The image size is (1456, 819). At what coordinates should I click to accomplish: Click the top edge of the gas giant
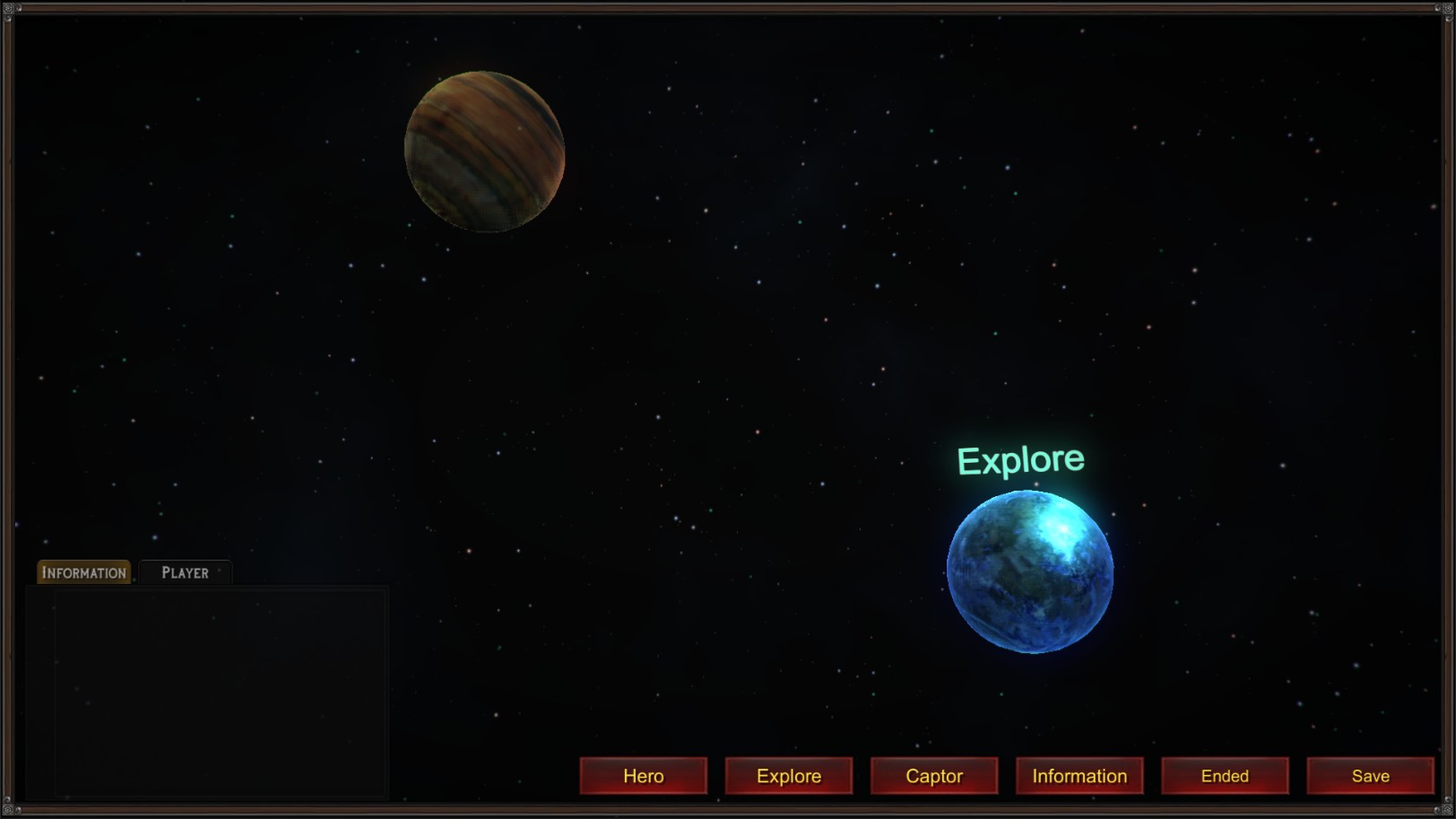coord(485,76)
